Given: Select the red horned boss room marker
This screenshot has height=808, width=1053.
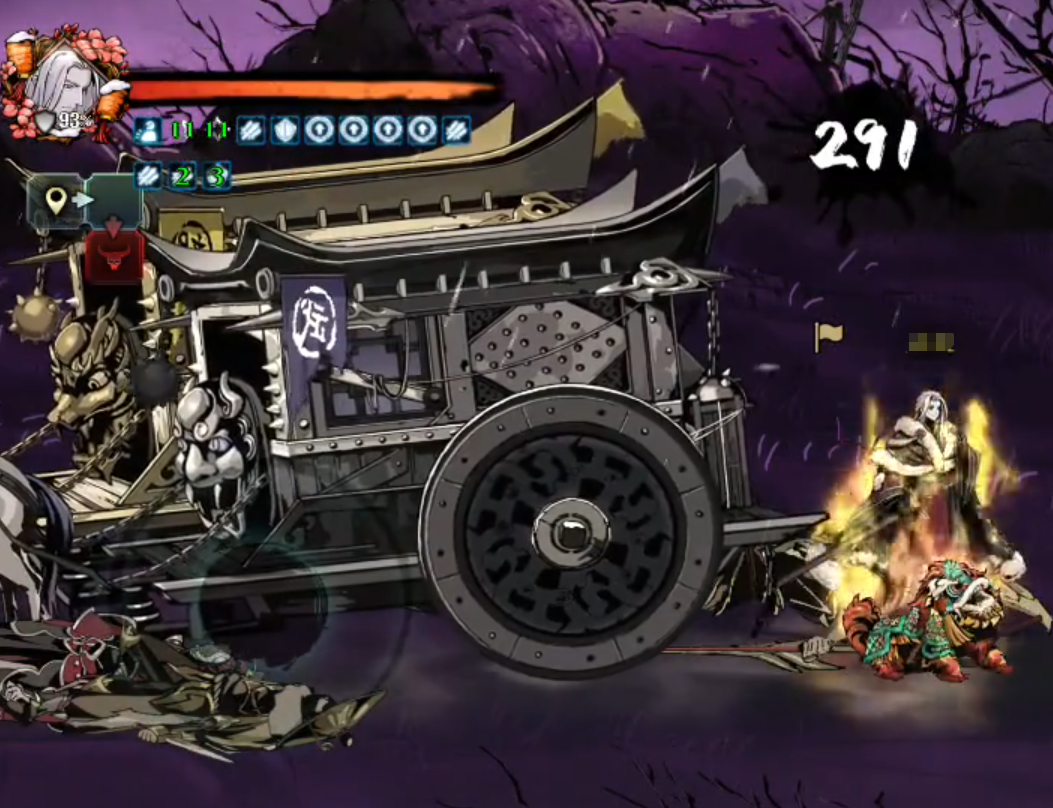Looking at the screenshot, I should [113, 259].
